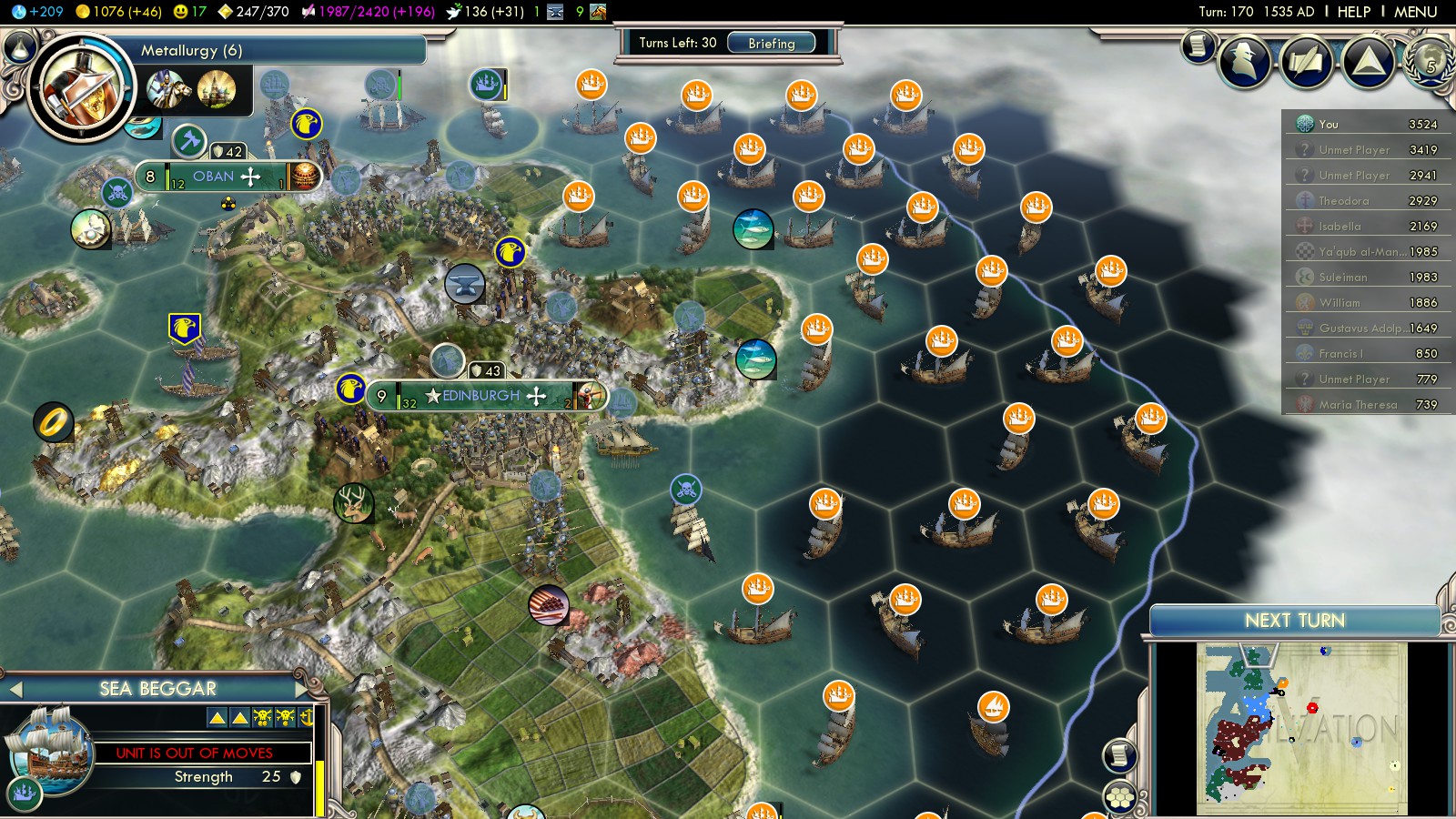Open social policies scroll-and-quill icon
This screenshot has height=819, width=1456.
click(x=1307, y=61)
